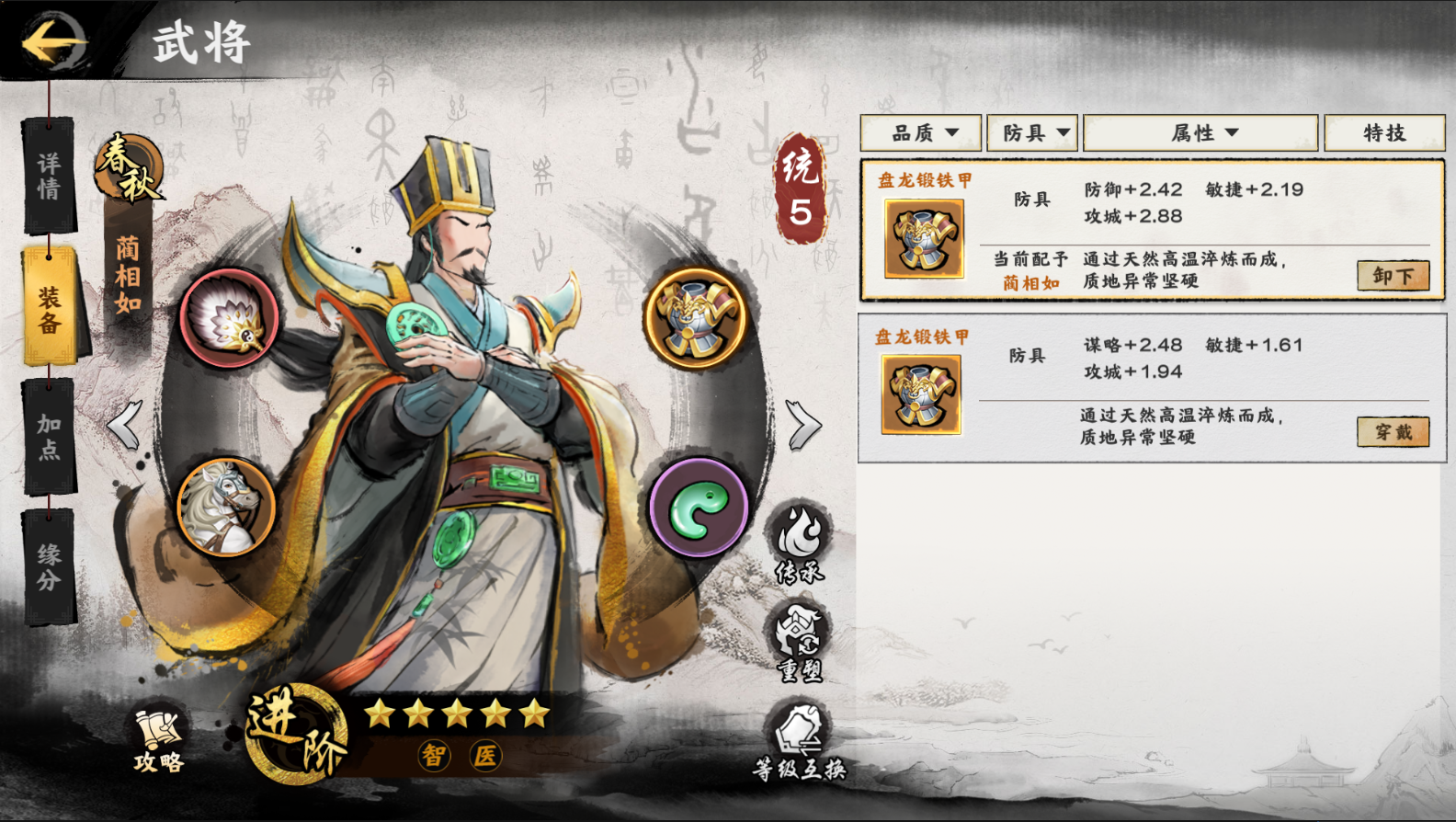Tap the 进阶 advancement button
This screenshot has width=1456, height=822.
pos(295,735)
